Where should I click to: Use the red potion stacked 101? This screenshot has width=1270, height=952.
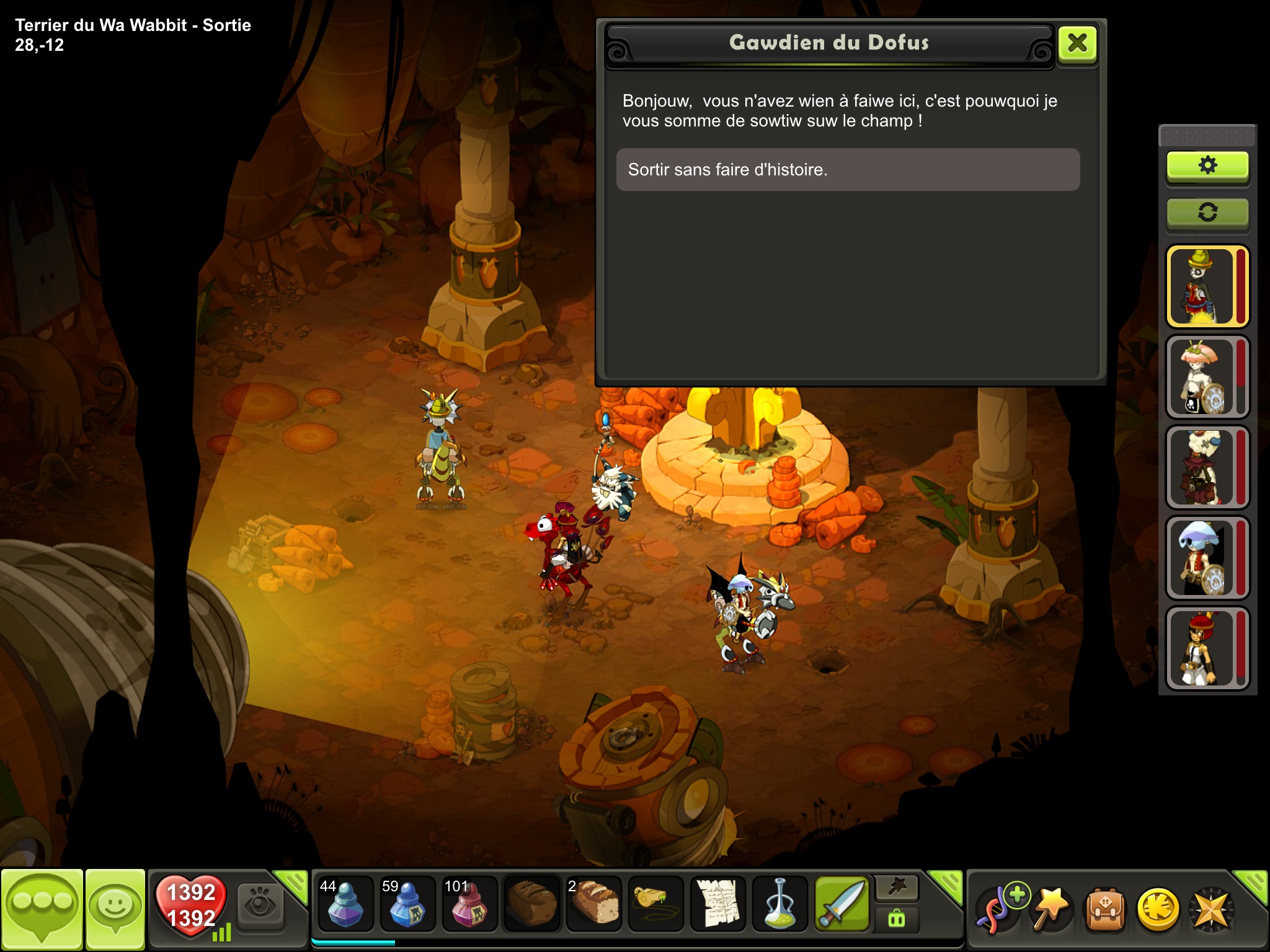click(x=469, y=905)
